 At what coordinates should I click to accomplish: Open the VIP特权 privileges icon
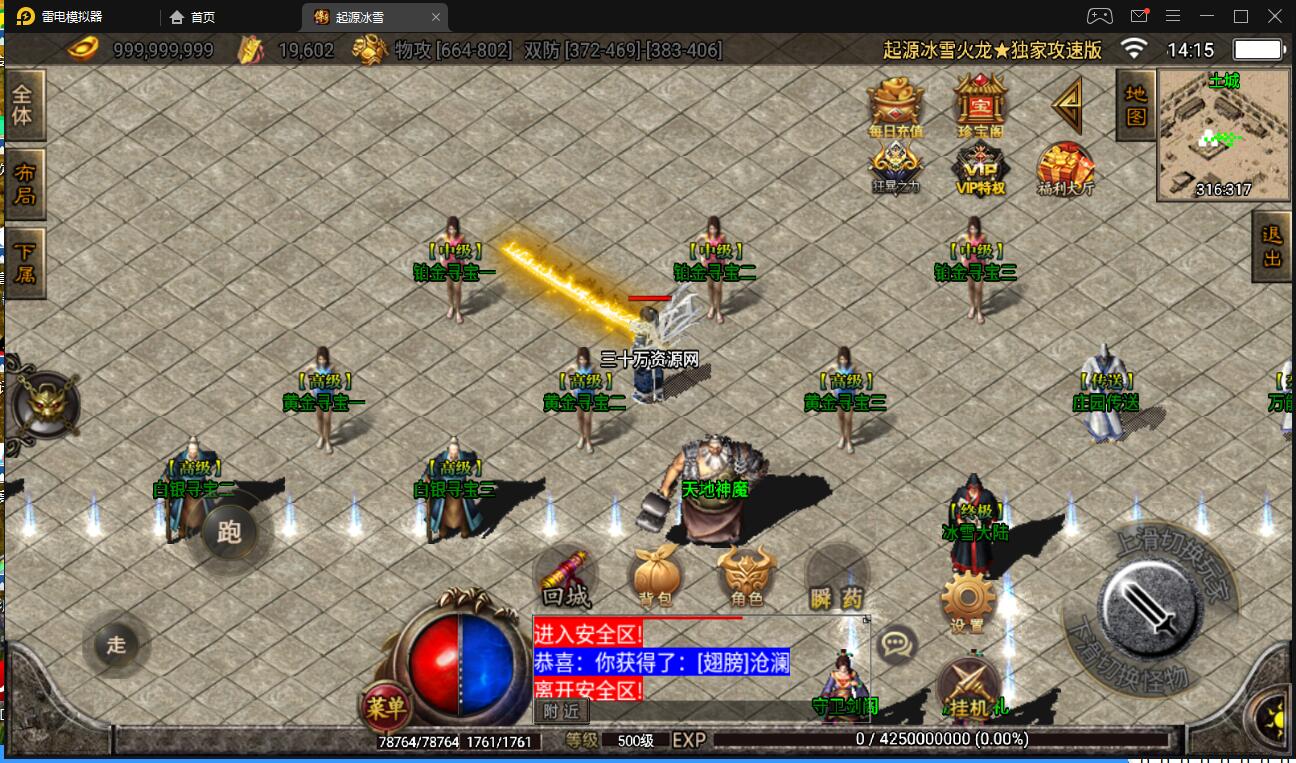979,168
